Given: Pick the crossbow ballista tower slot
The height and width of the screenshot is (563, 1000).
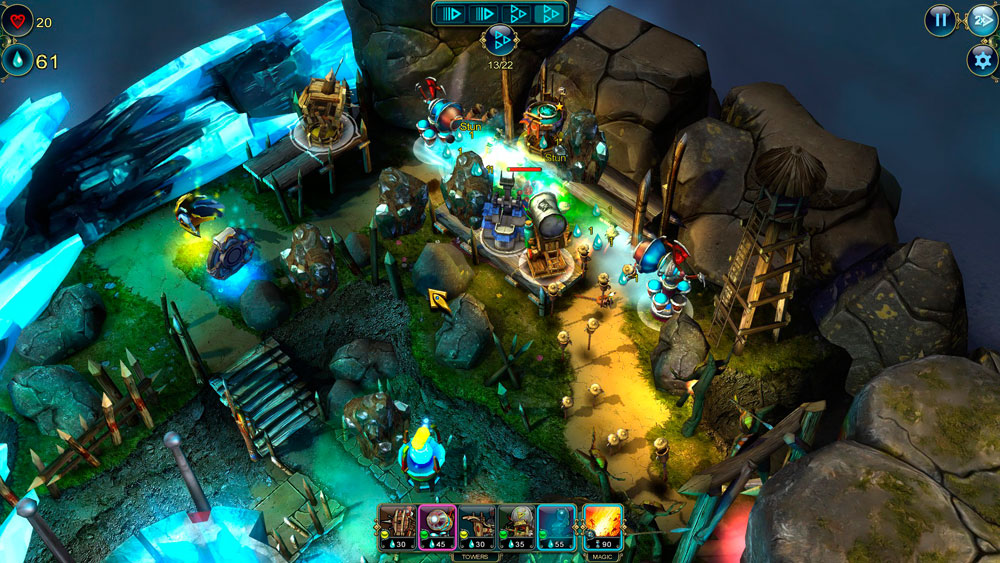Looking at the screenshot, I should [x=477, y=527].
